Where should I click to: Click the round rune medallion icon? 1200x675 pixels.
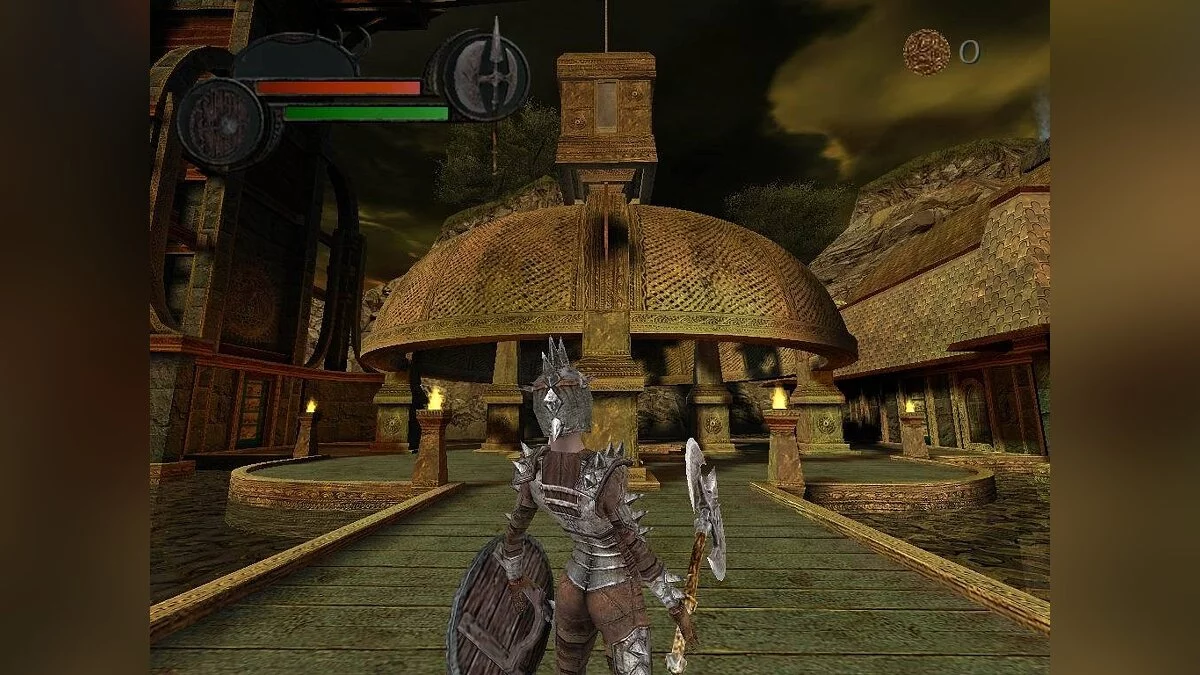(x=926, y=51)
